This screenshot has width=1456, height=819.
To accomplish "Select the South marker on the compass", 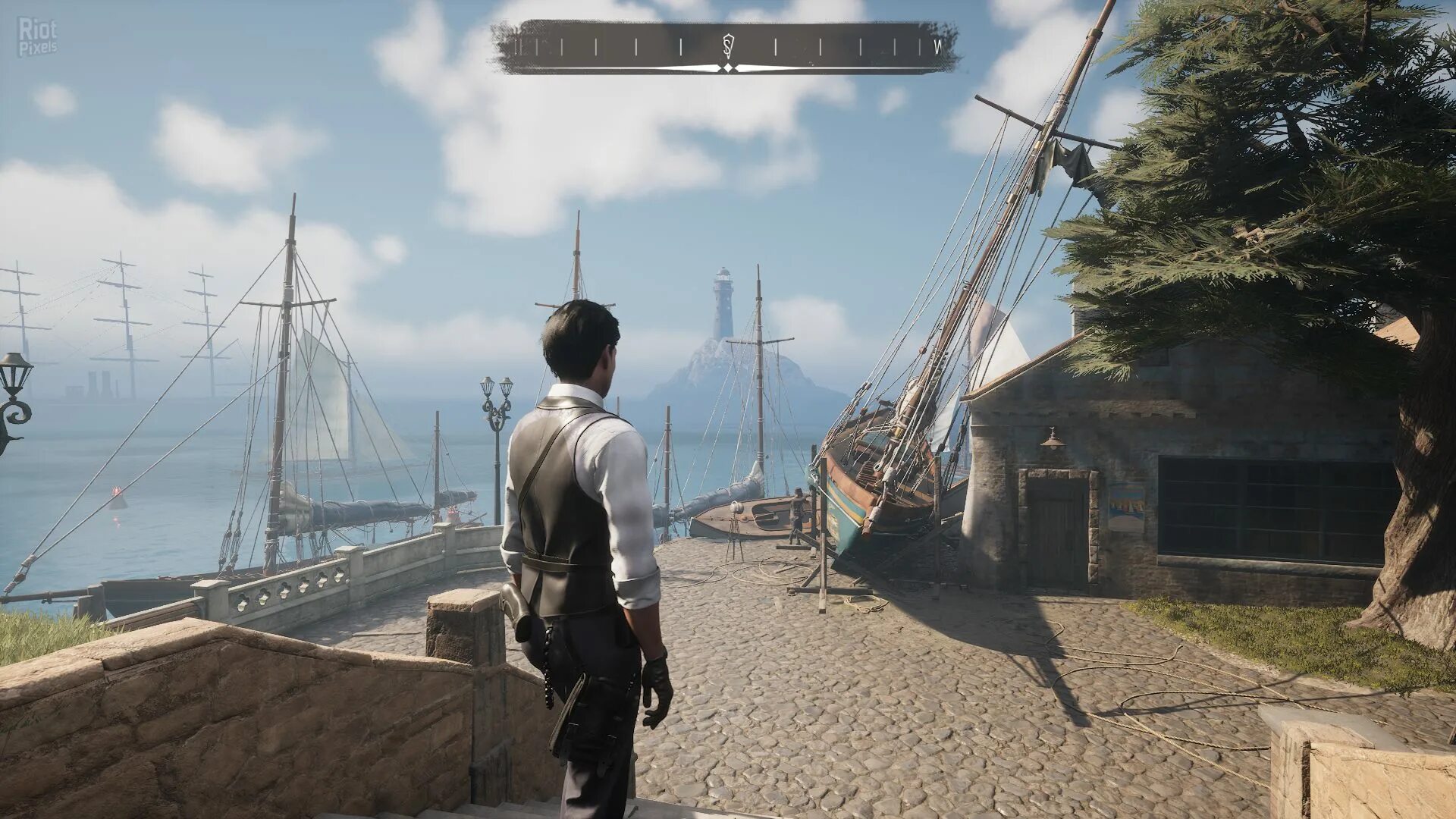I will coord(728,46).
